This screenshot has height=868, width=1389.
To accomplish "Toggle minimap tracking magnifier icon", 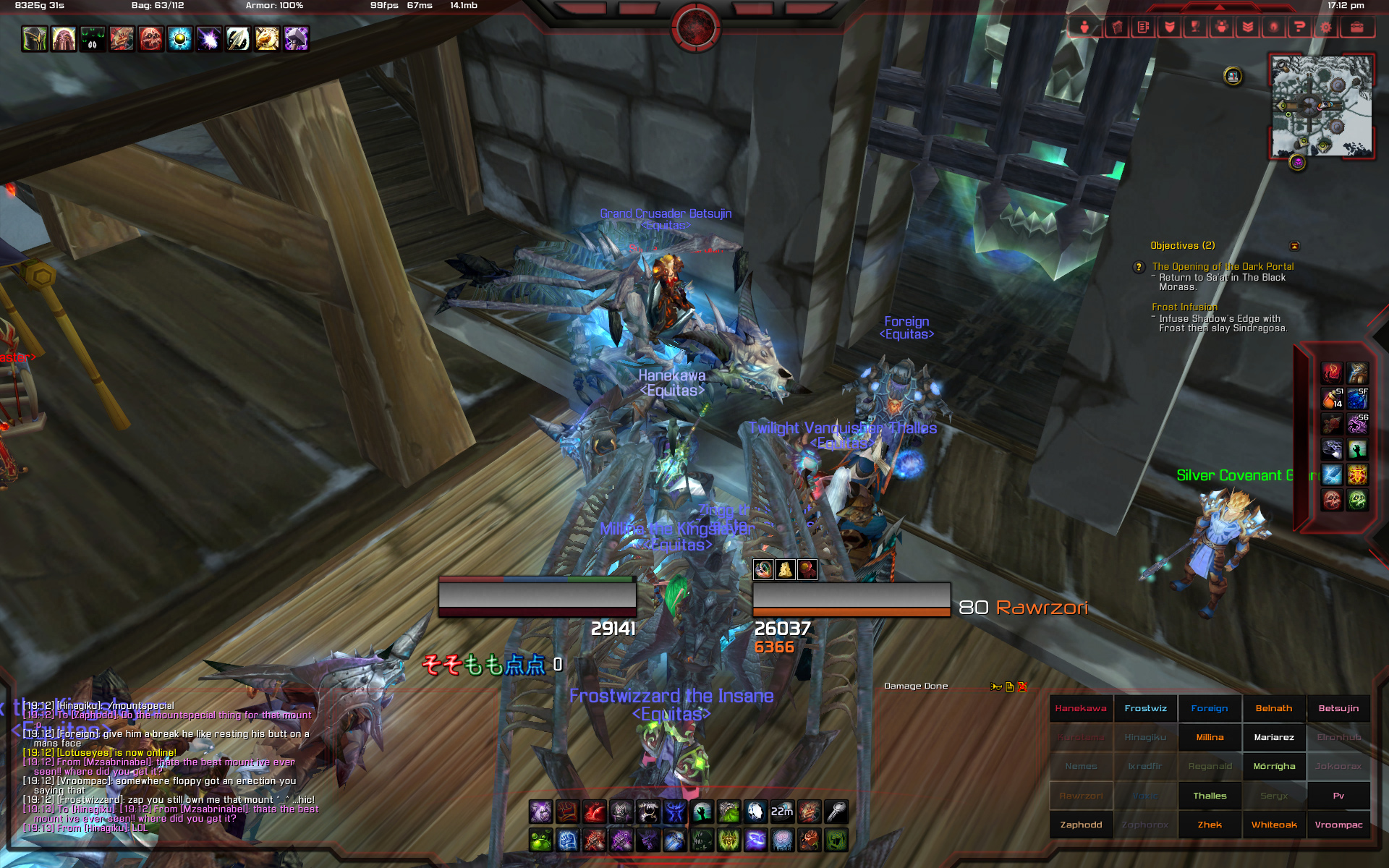I will tap(1283, 65).
